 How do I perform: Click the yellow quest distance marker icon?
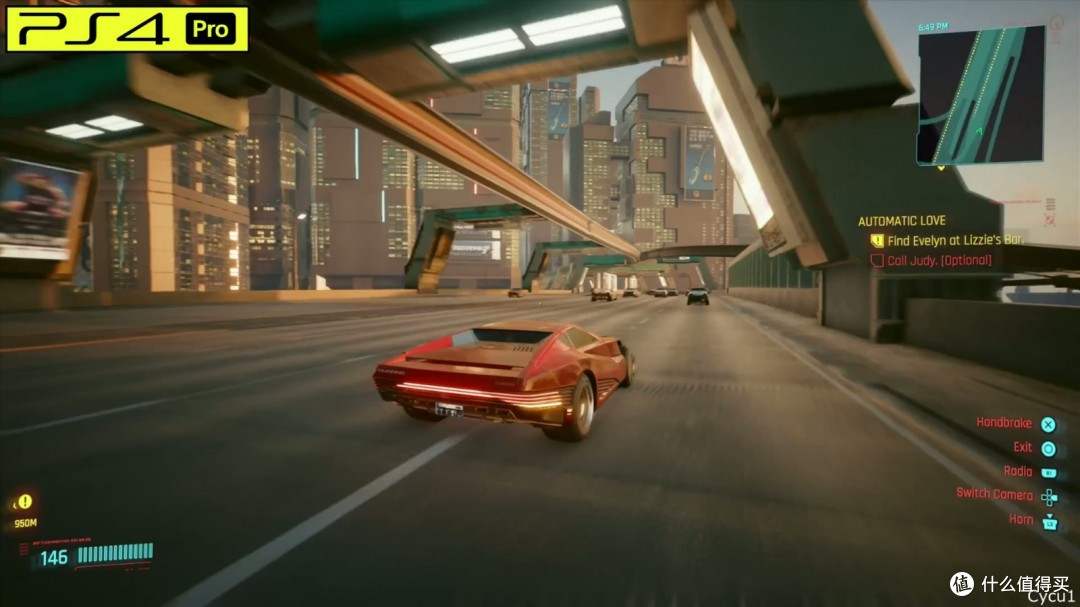(25, 501)
